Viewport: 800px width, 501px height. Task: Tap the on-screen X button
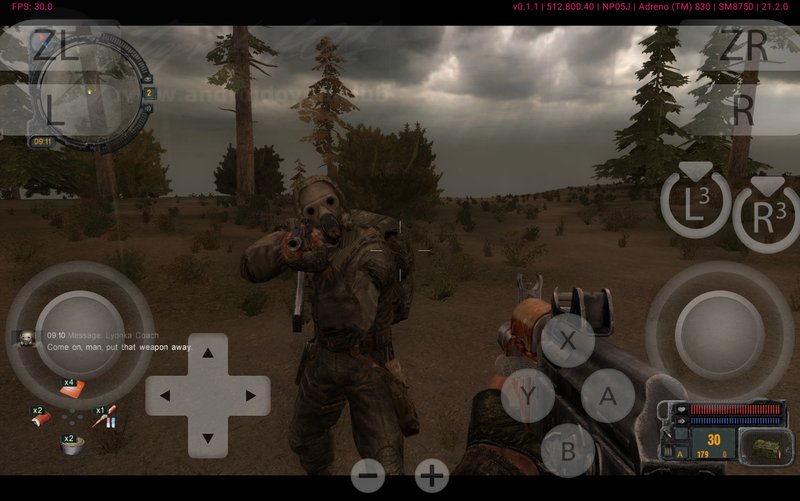(567, 341)
